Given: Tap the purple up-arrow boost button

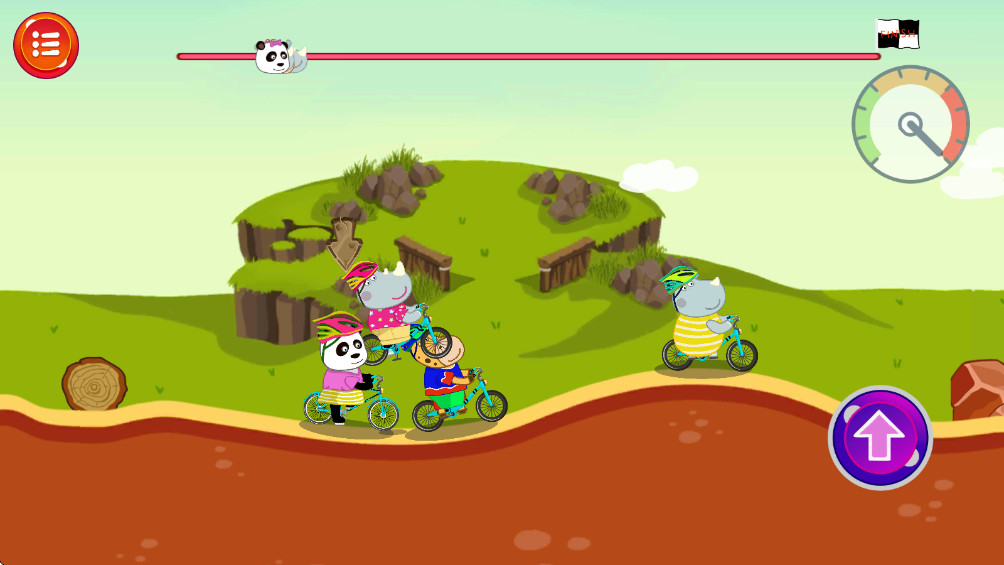Looking at the screenshot, I should click(x=880, y=438).
